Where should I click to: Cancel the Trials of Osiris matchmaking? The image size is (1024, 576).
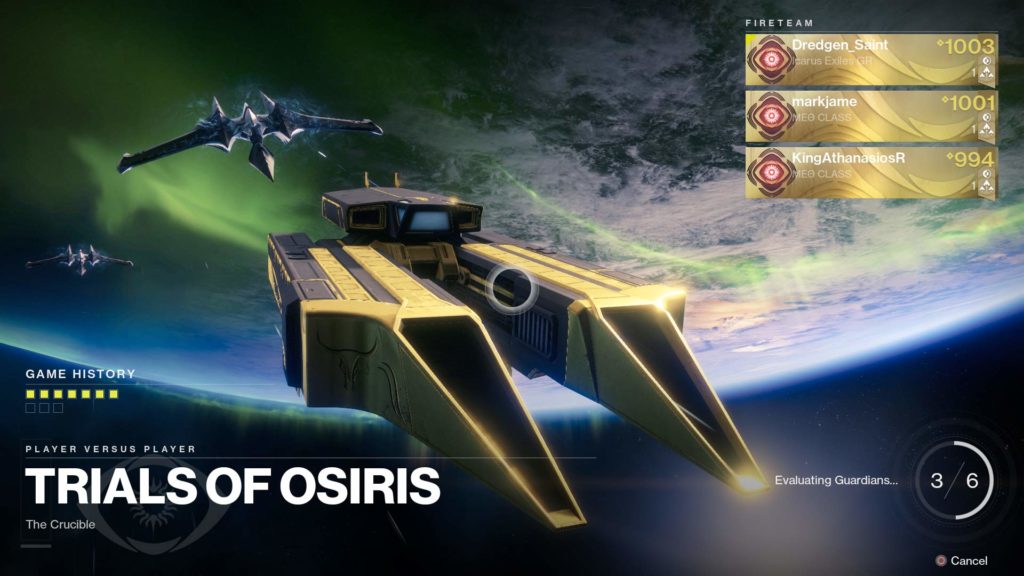click(961, 561)
